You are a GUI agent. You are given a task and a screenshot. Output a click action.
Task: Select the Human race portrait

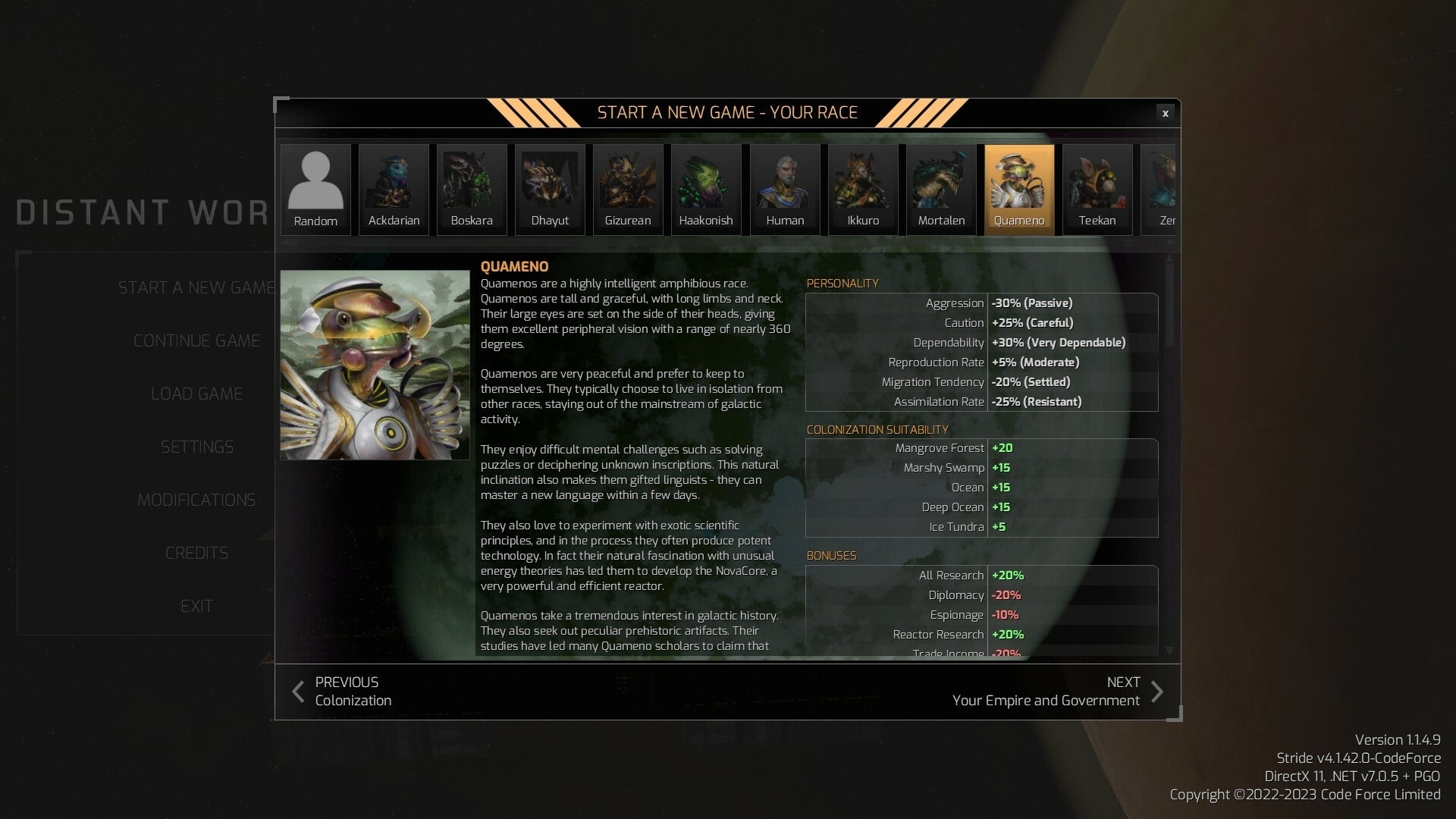pos(785,186)
